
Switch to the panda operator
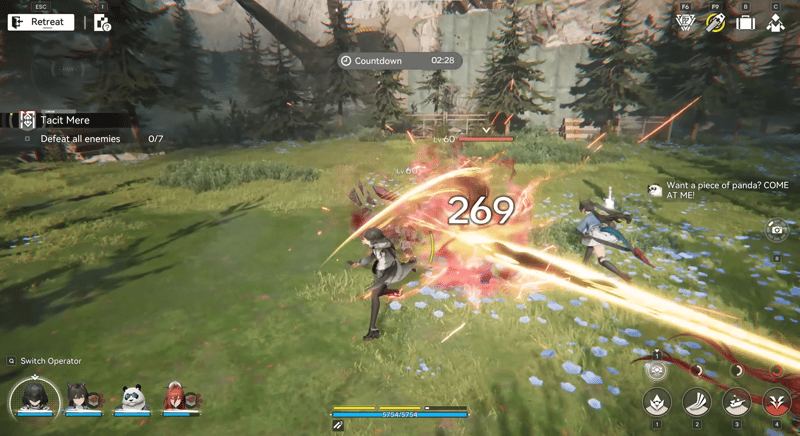coord(132,399)
